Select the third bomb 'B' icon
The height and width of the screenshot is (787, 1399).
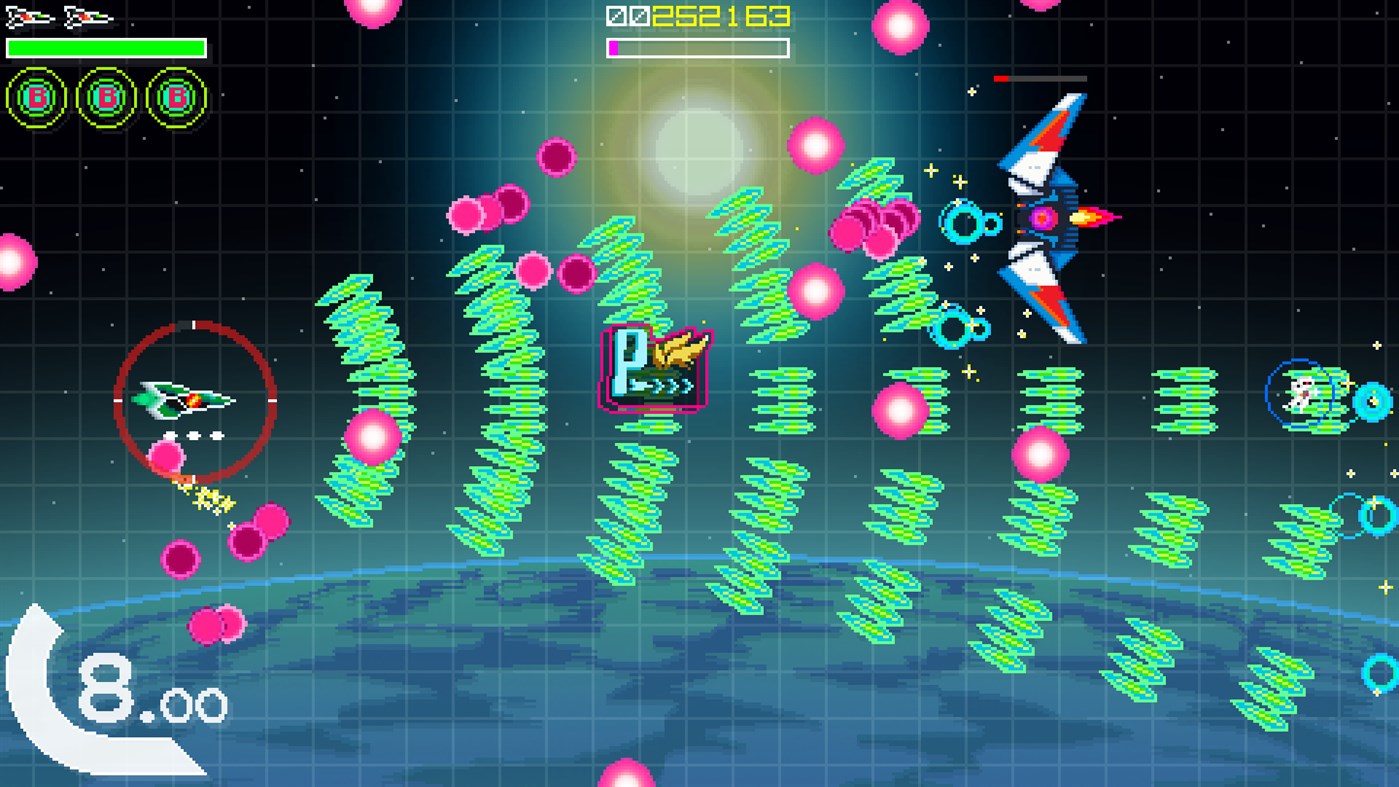point(174,96)
